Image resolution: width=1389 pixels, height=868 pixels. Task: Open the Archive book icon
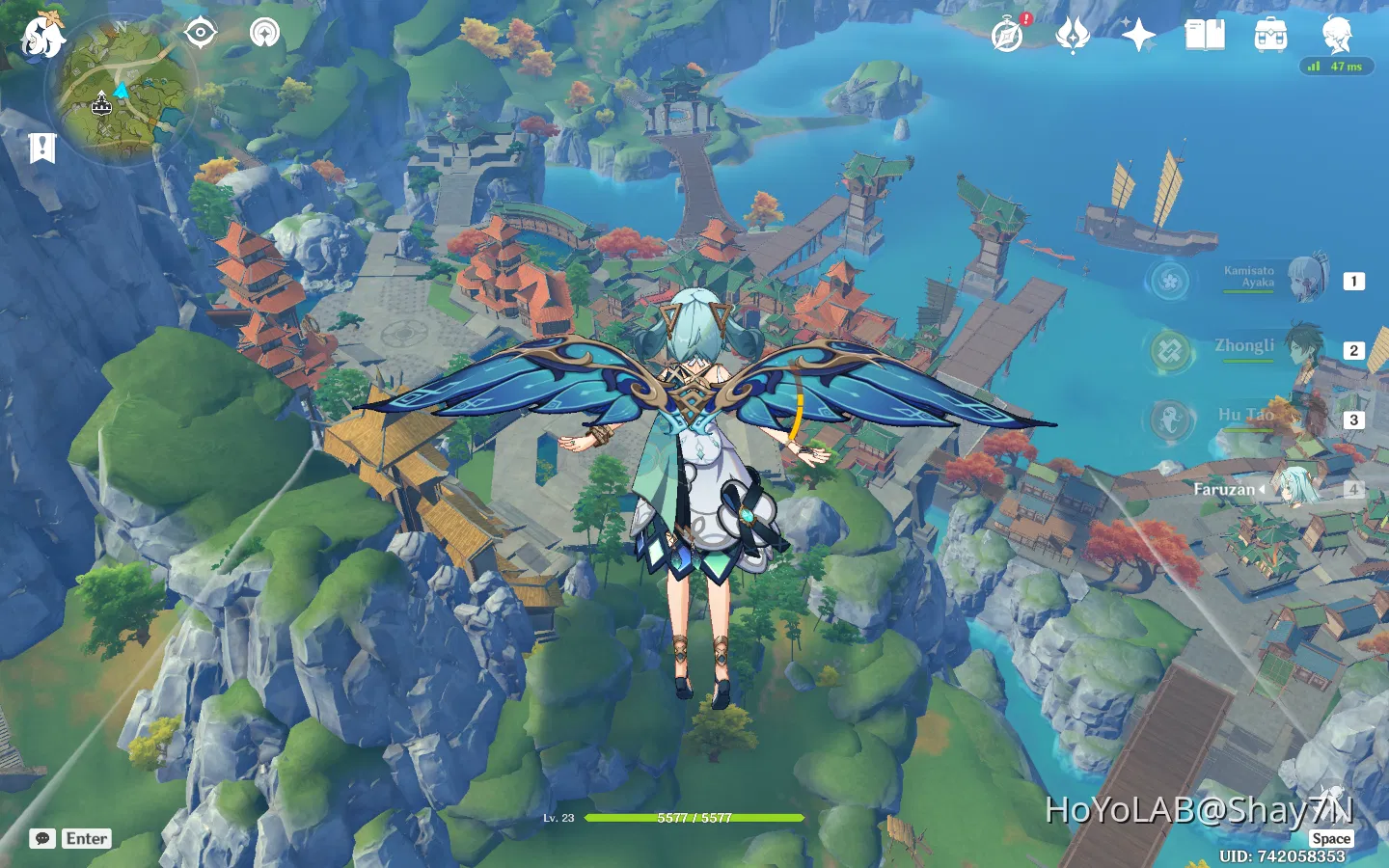point(1205,37)
